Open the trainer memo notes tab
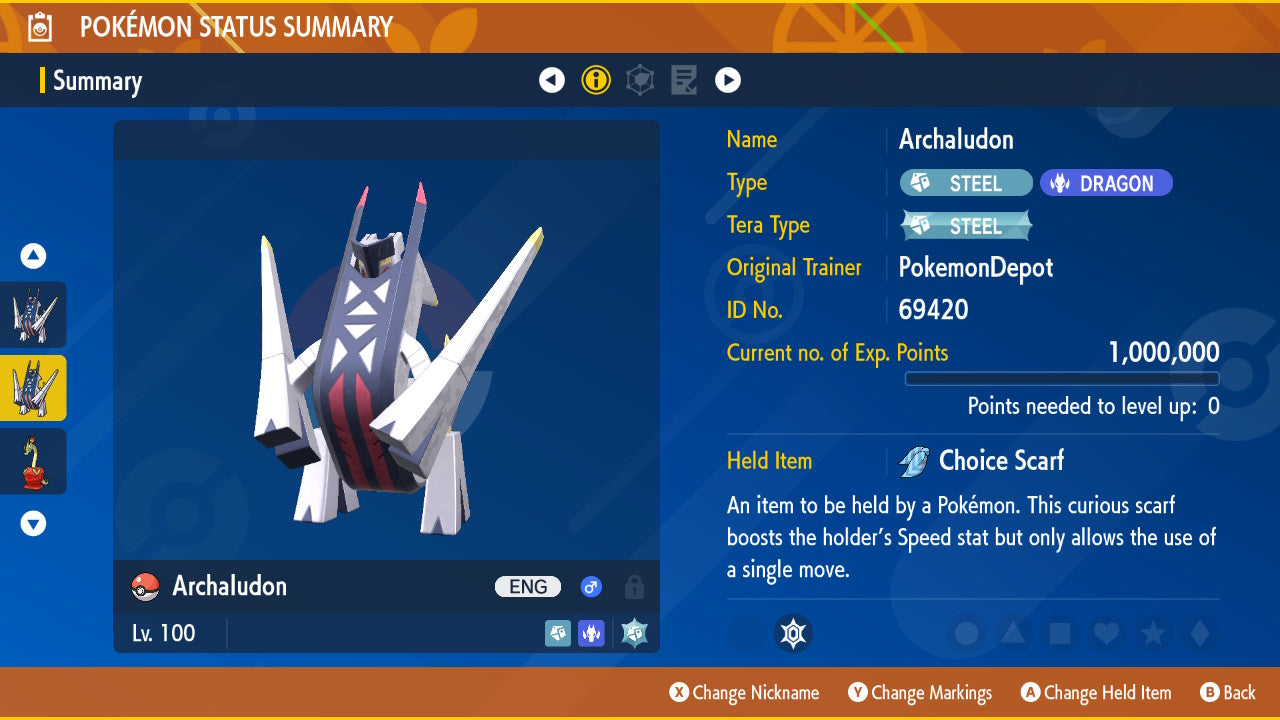 684,80
